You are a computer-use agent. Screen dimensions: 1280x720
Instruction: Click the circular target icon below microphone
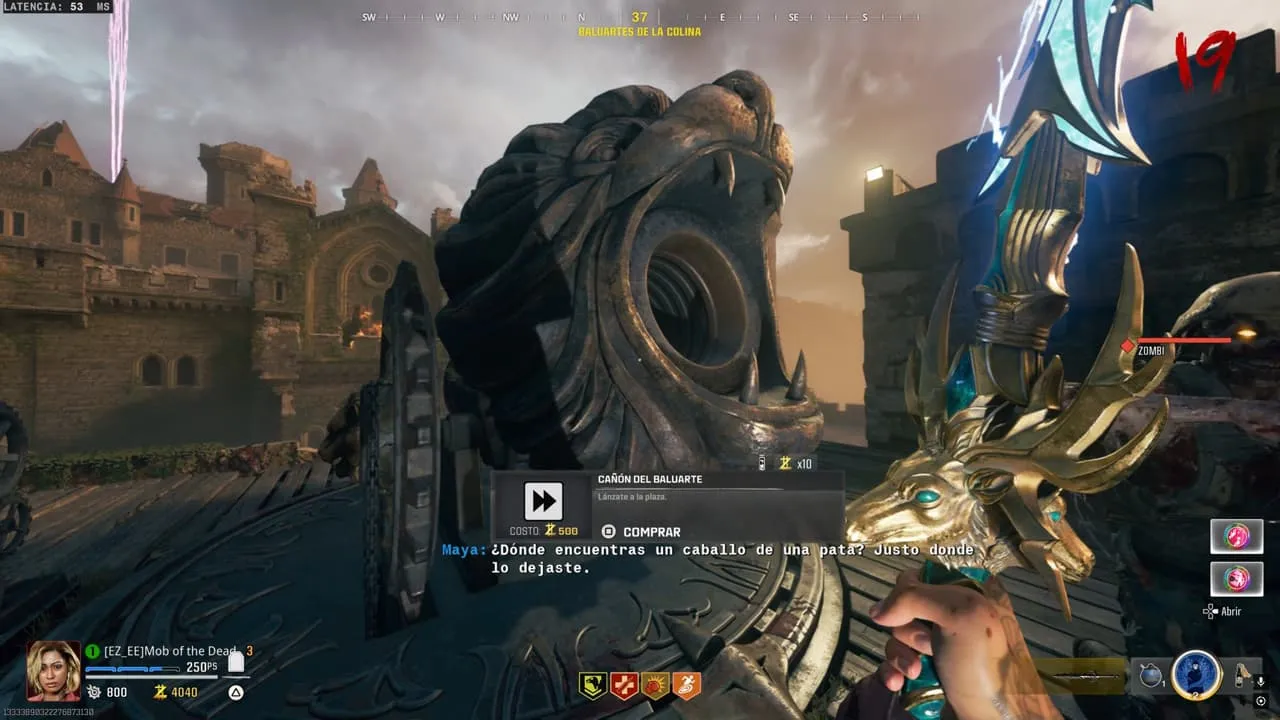coord(1260,699)
